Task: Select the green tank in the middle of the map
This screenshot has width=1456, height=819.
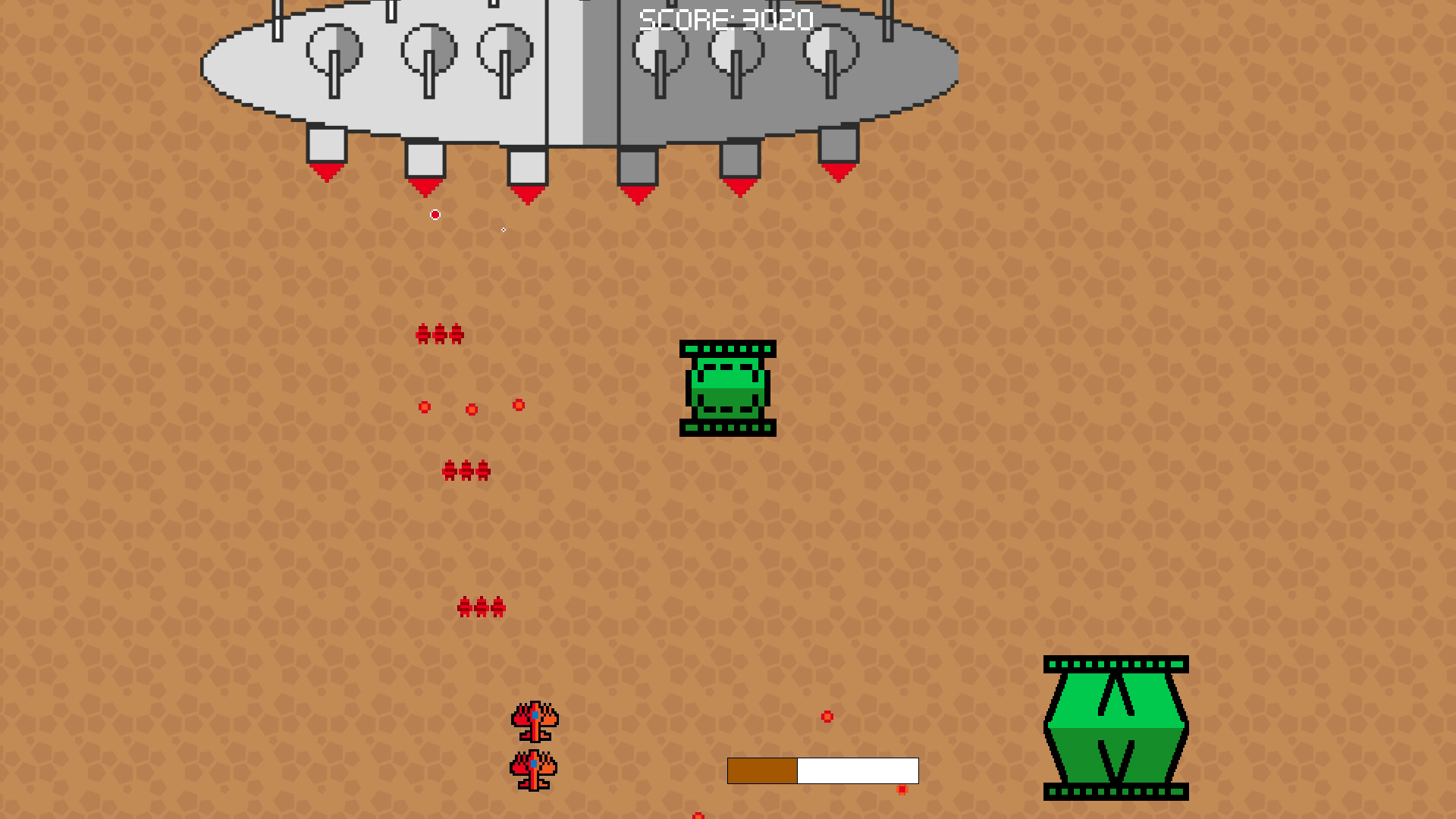Action: (x=726, y=388)
